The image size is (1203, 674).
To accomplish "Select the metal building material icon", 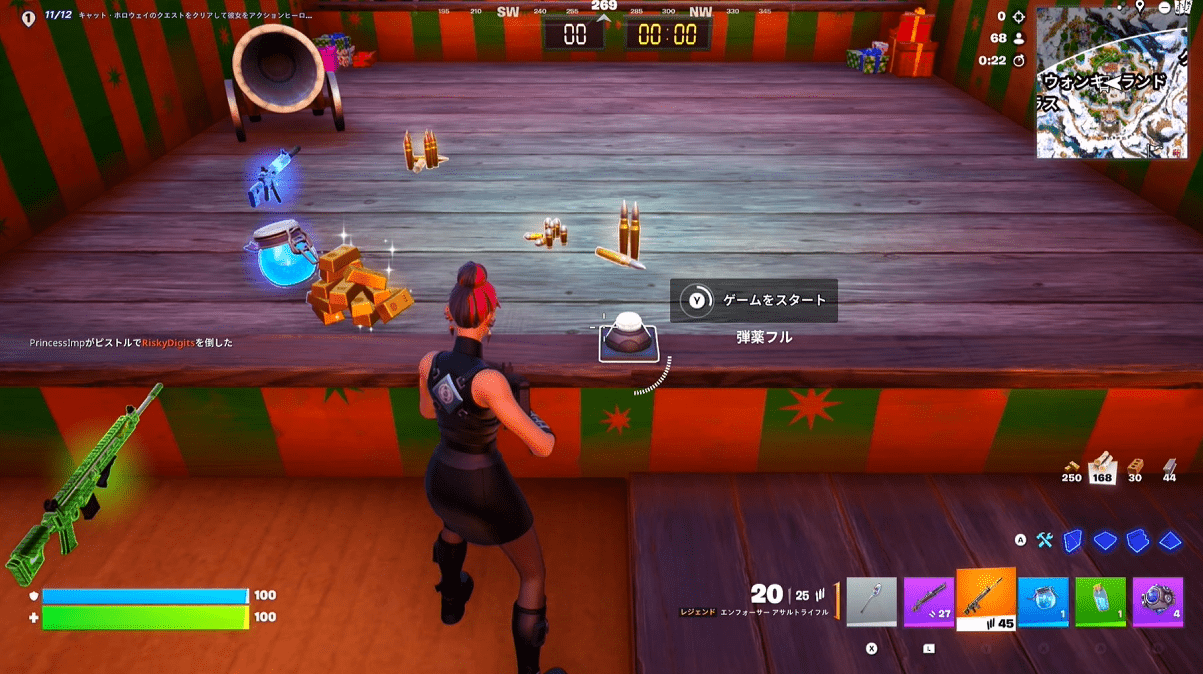I will [x=1169, y=465].
